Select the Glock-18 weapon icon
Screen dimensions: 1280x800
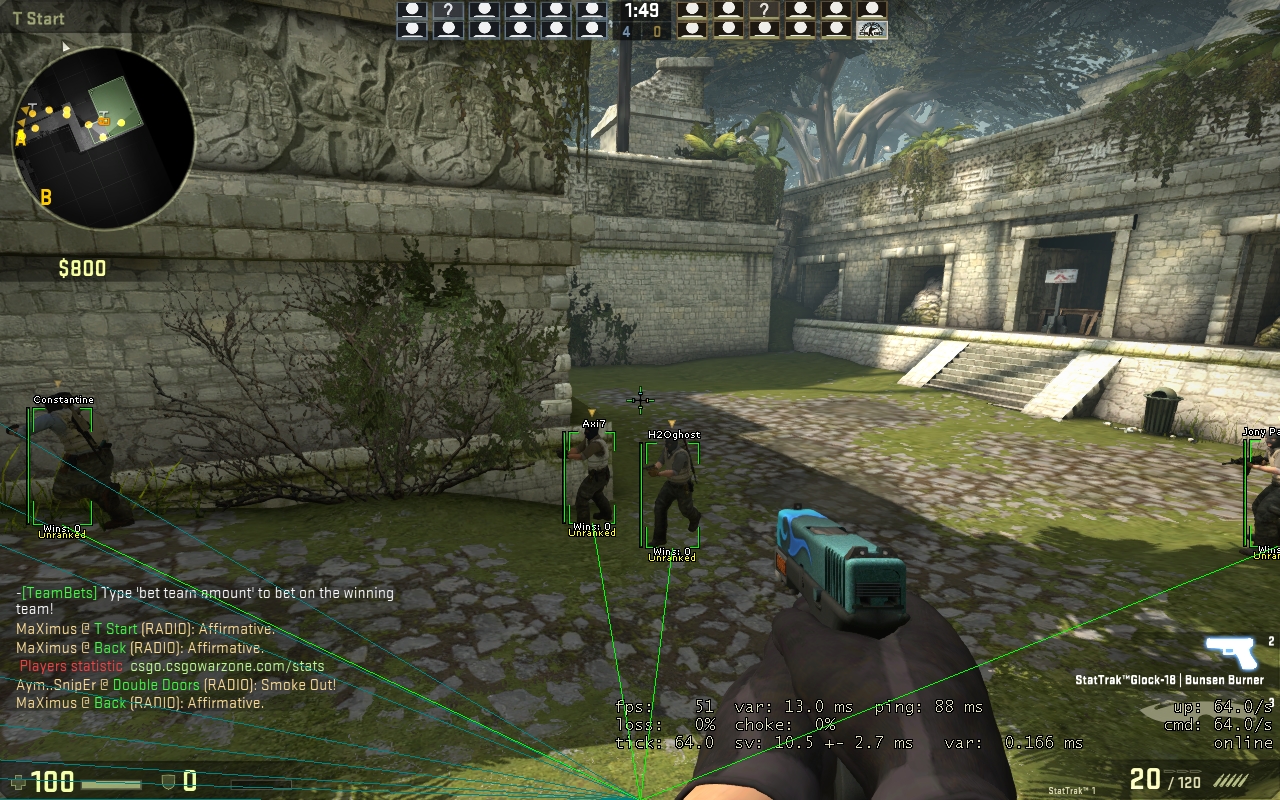click(x=1231, y=651)
